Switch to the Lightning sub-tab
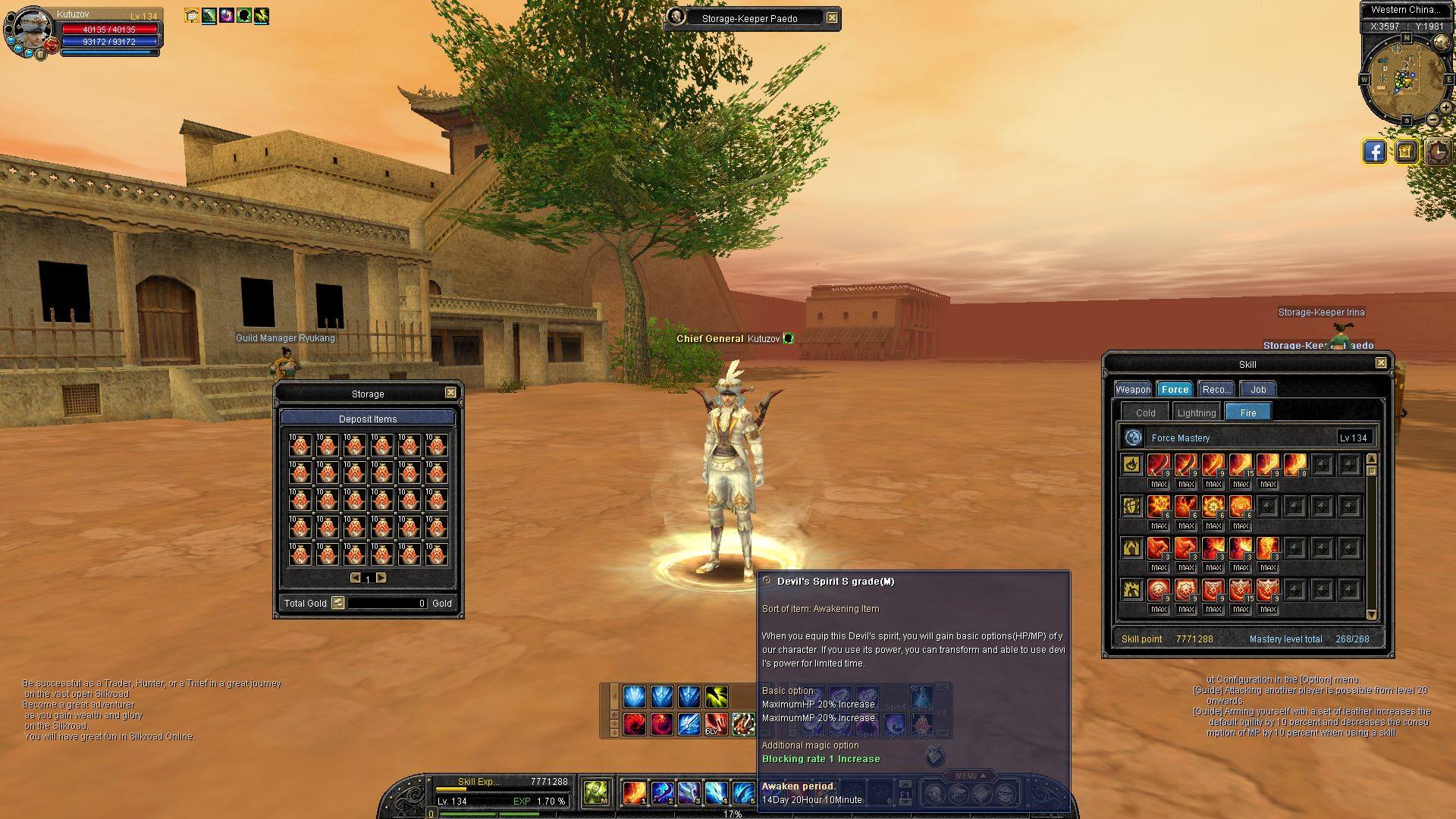This screenshot has width=1456, height=819. point(1196,413)
